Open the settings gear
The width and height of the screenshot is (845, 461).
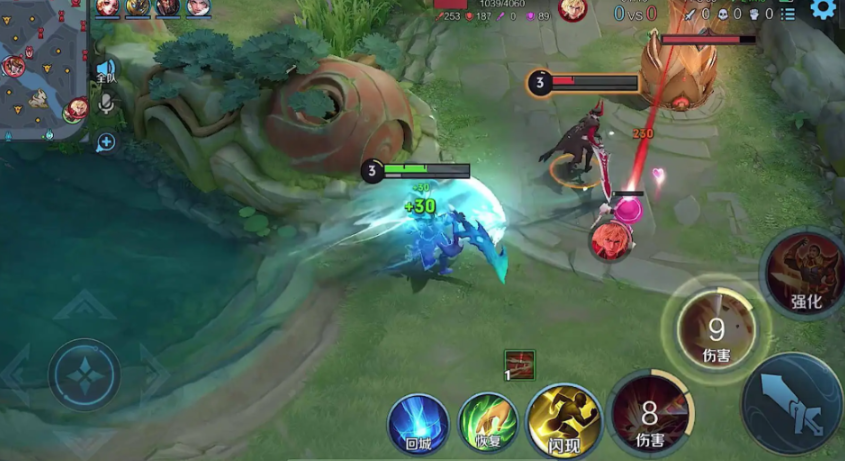coord(823,10)
